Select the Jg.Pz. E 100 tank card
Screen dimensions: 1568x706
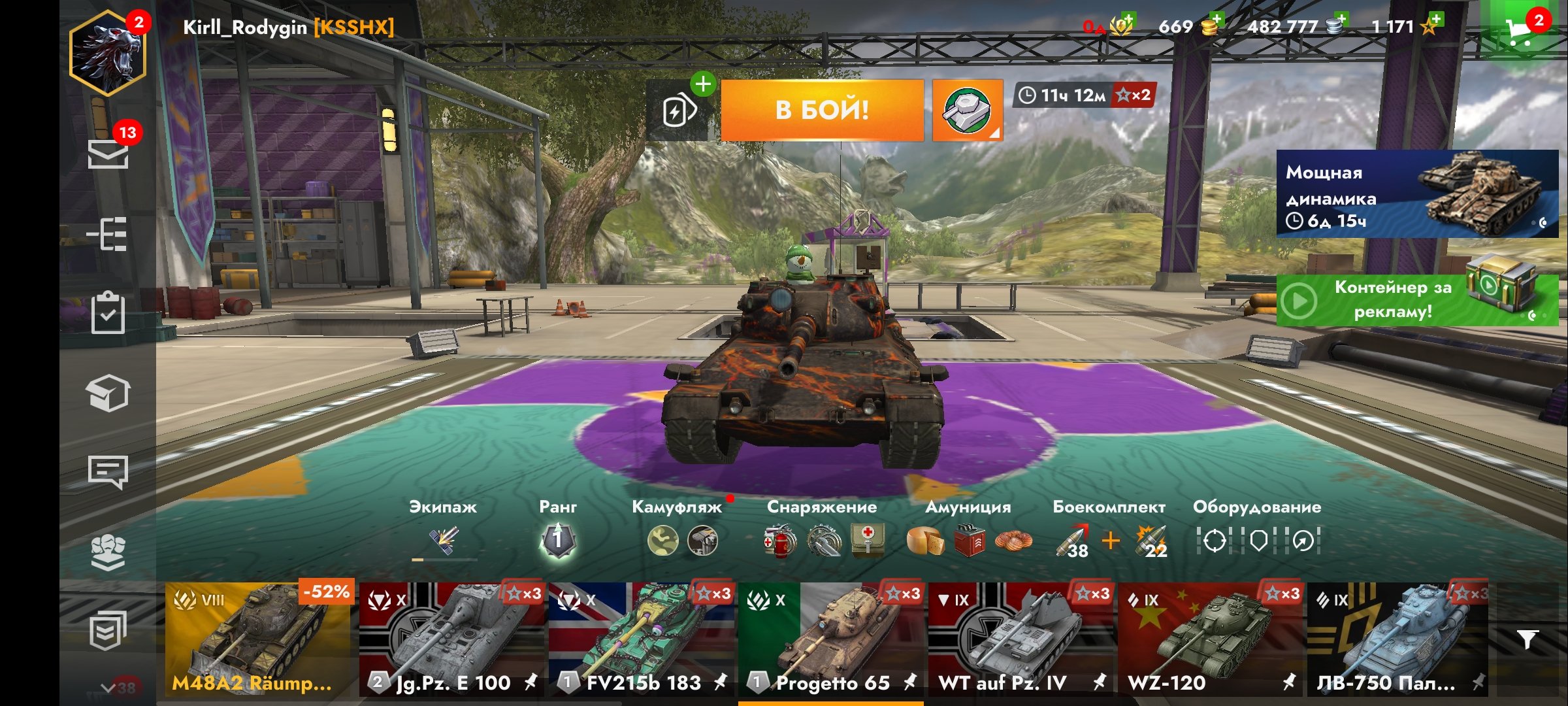click(452, 639)
